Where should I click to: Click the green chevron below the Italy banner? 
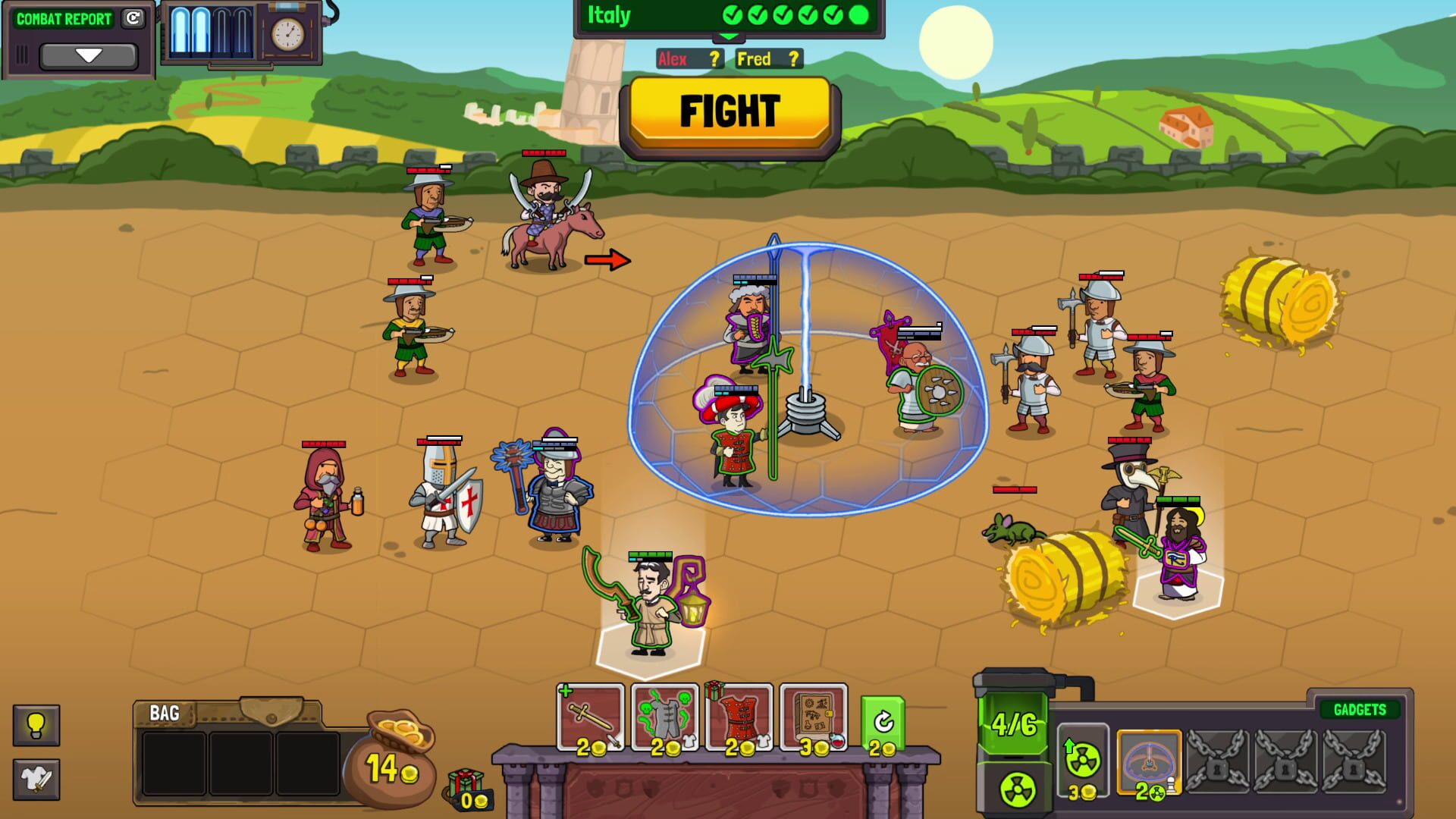click(730, 36)
